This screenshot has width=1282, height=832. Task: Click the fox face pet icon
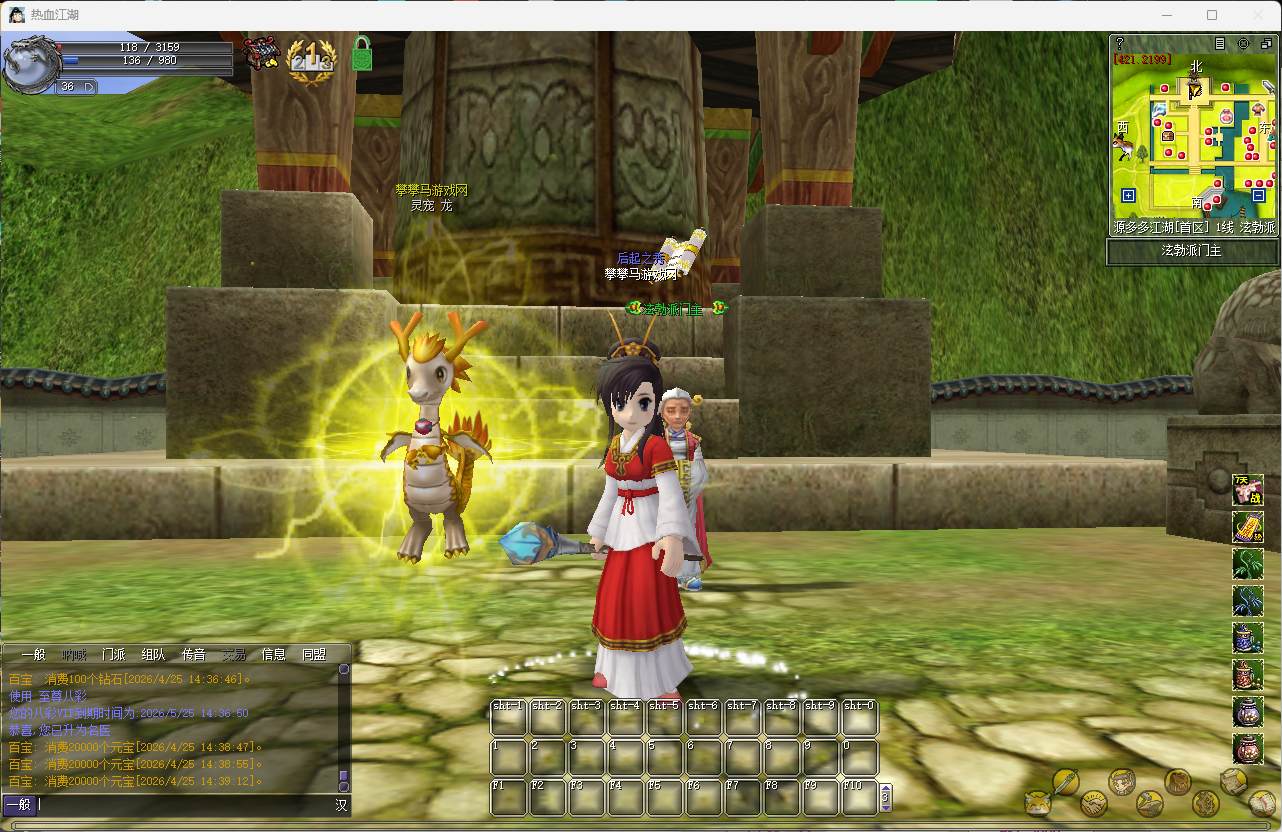click(x=1038, y=803)
